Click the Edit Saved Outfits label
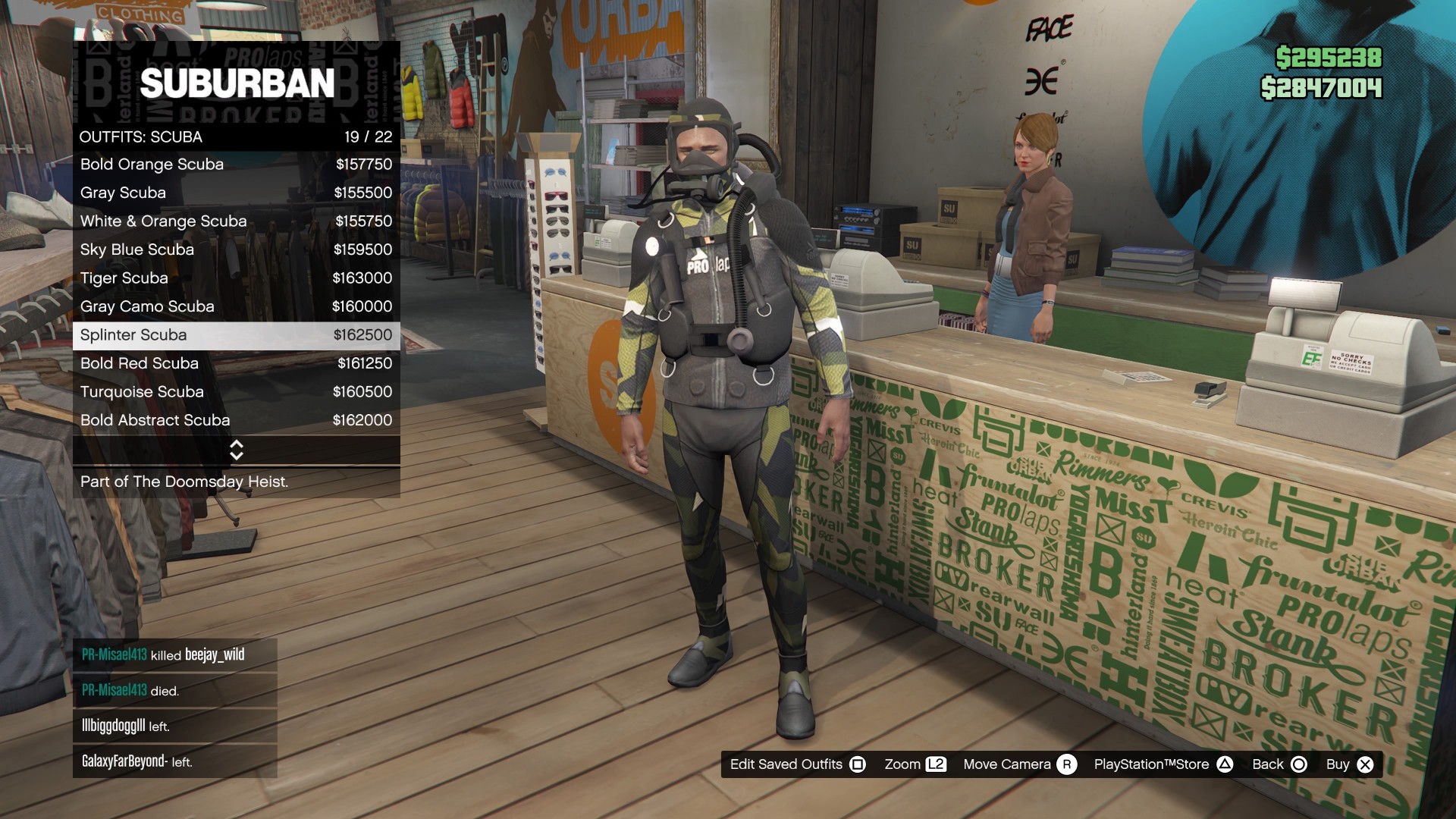 pos(786,764)
